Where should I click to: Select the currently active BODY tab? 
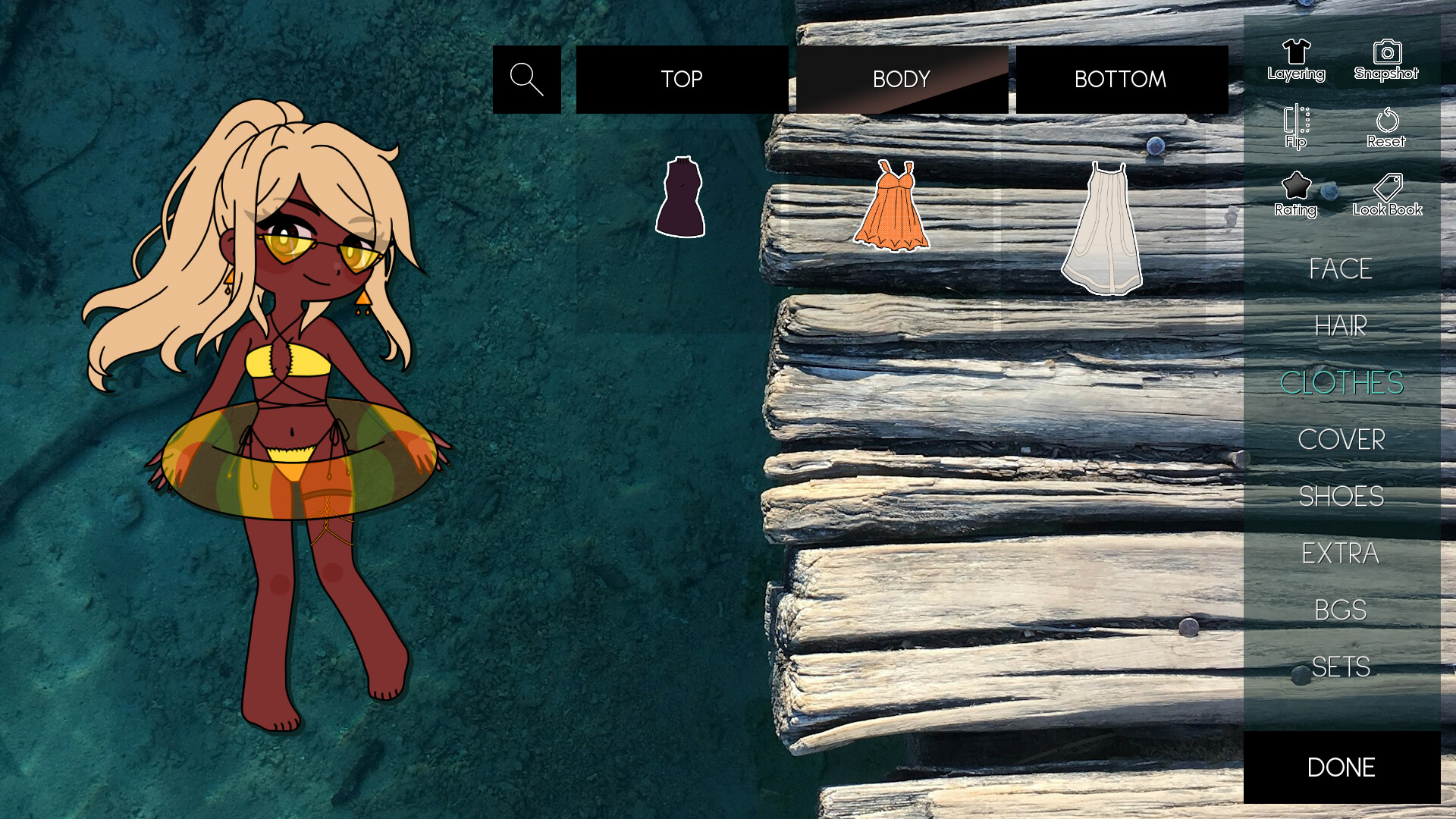(901, 79)
